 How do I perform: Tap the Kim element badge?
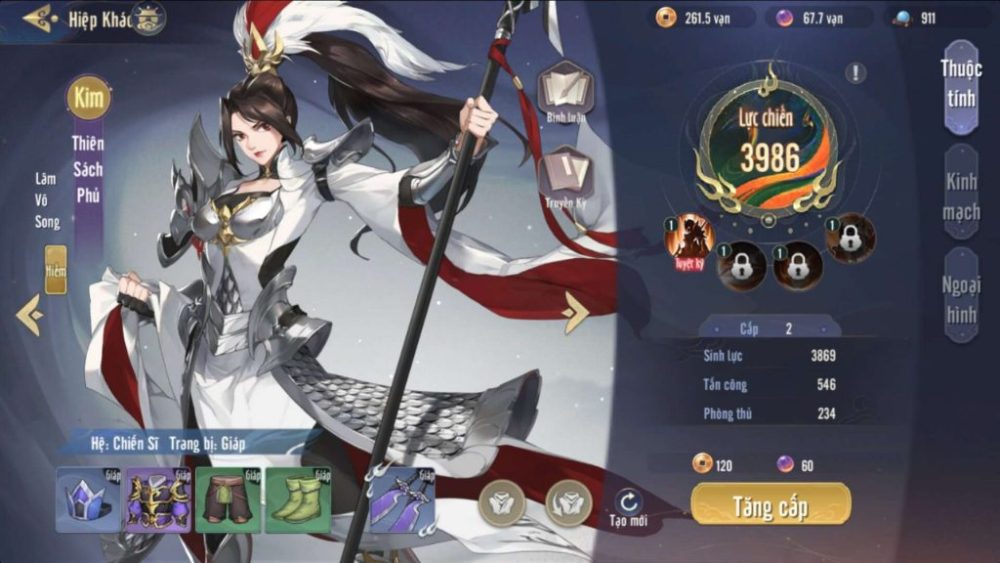tap(88, 98)
